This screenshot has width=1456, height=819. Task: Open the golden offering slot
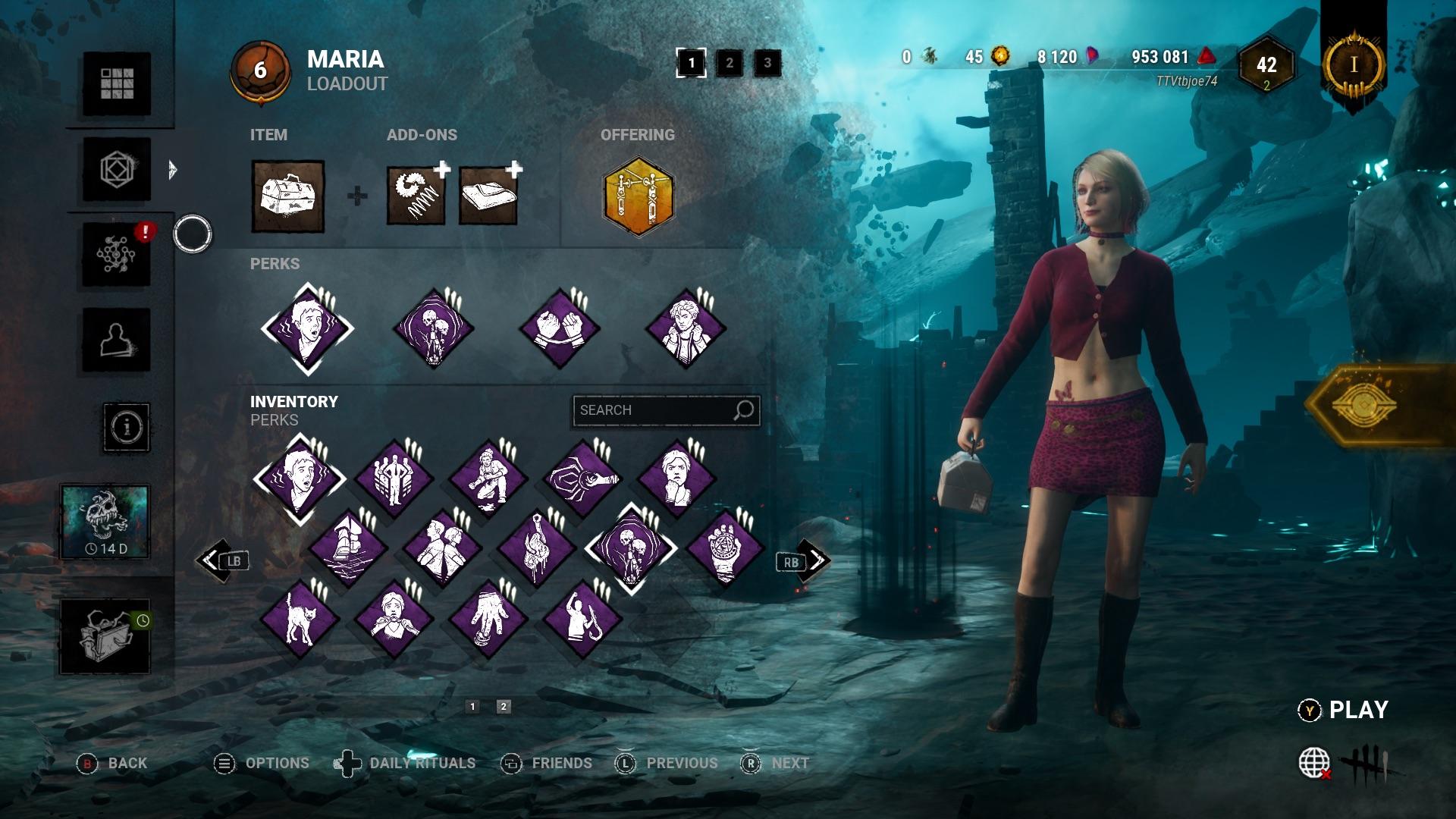click(x=638, y=196)
